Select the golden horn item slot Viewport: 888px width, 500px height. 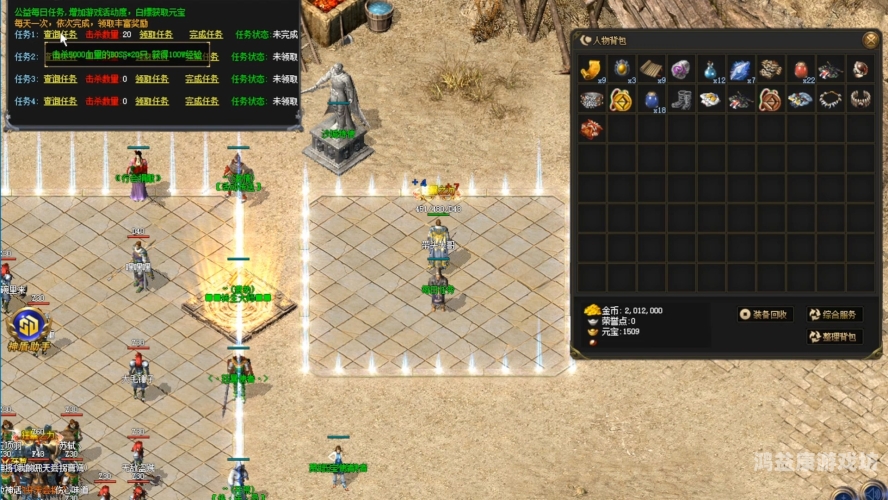(592, 69)
